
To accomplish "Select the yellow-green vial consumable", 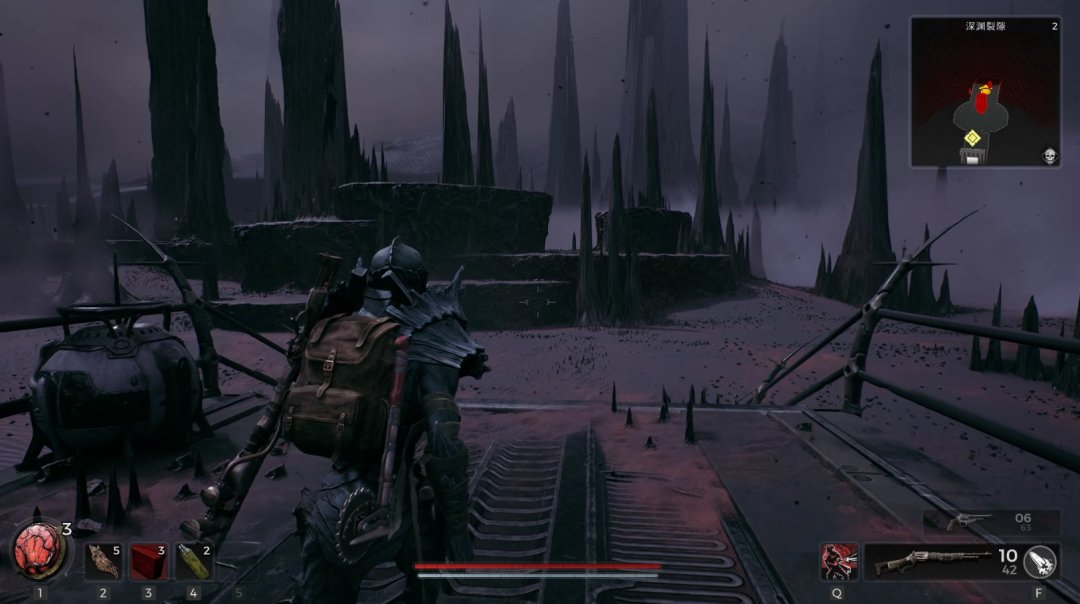I will [x=192, y=562].
